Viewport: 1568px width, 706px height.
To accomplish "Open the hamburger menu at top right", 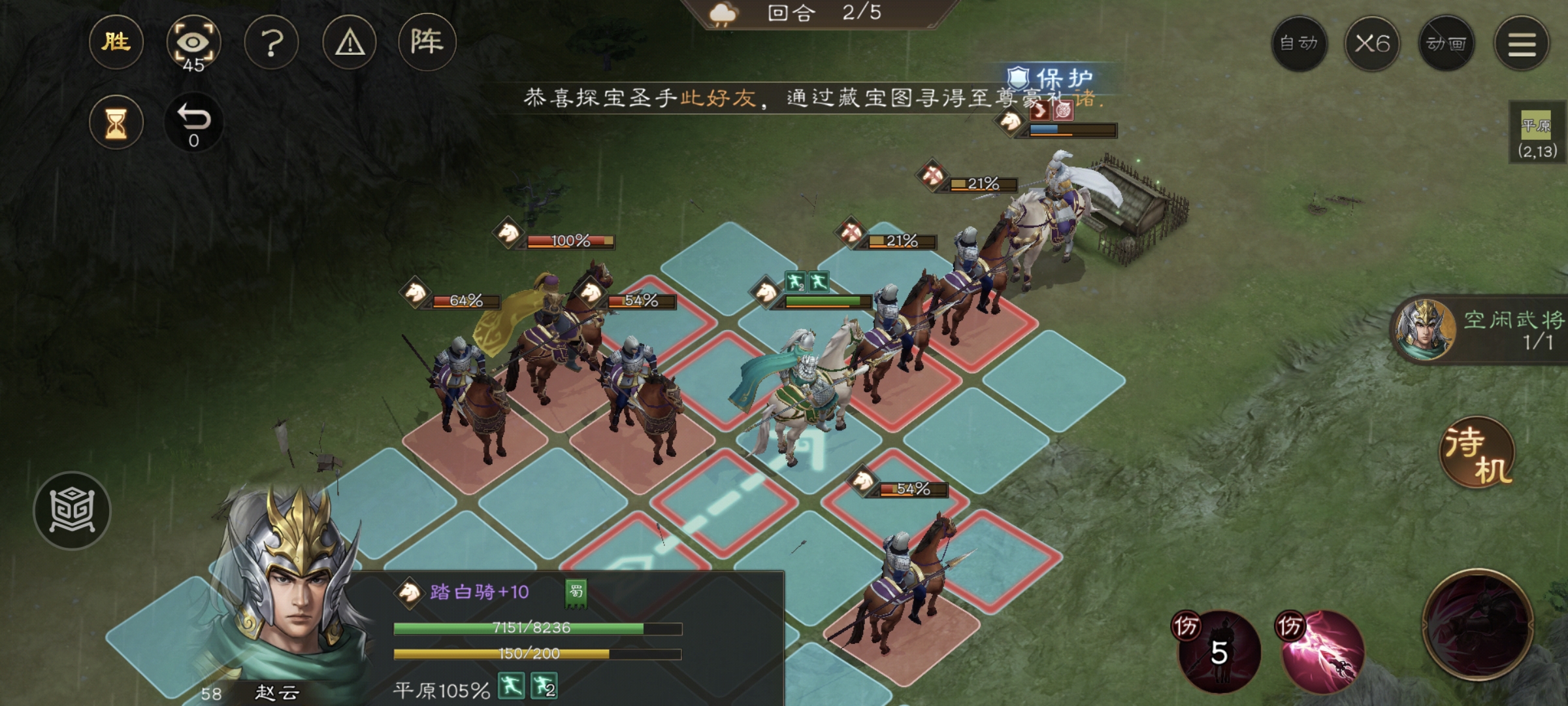I will 1522,43.
